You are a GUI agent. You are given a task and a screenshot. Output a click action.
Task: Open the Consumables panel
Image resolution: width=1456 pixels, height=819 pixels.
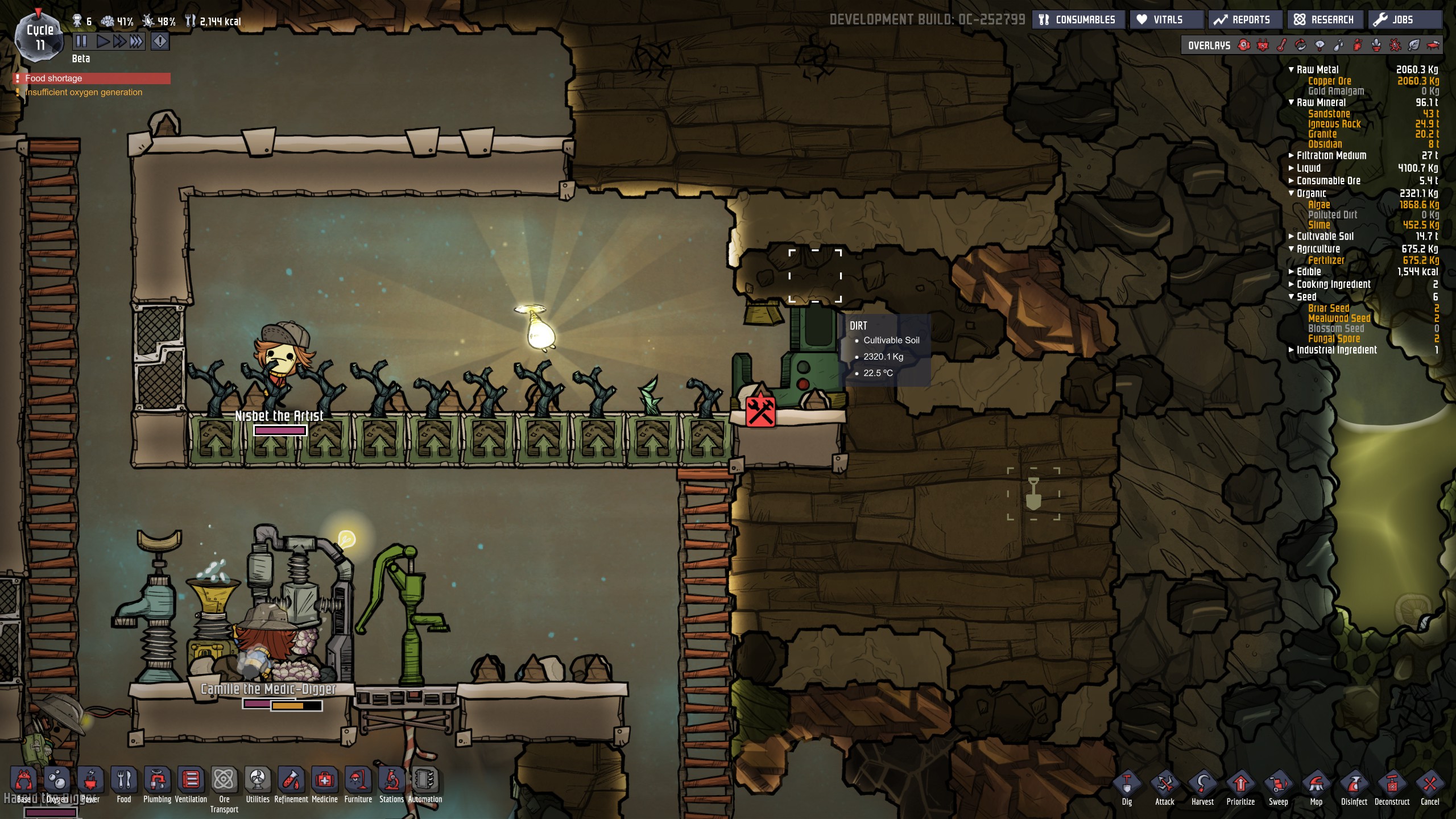(x=1078, y=20)
